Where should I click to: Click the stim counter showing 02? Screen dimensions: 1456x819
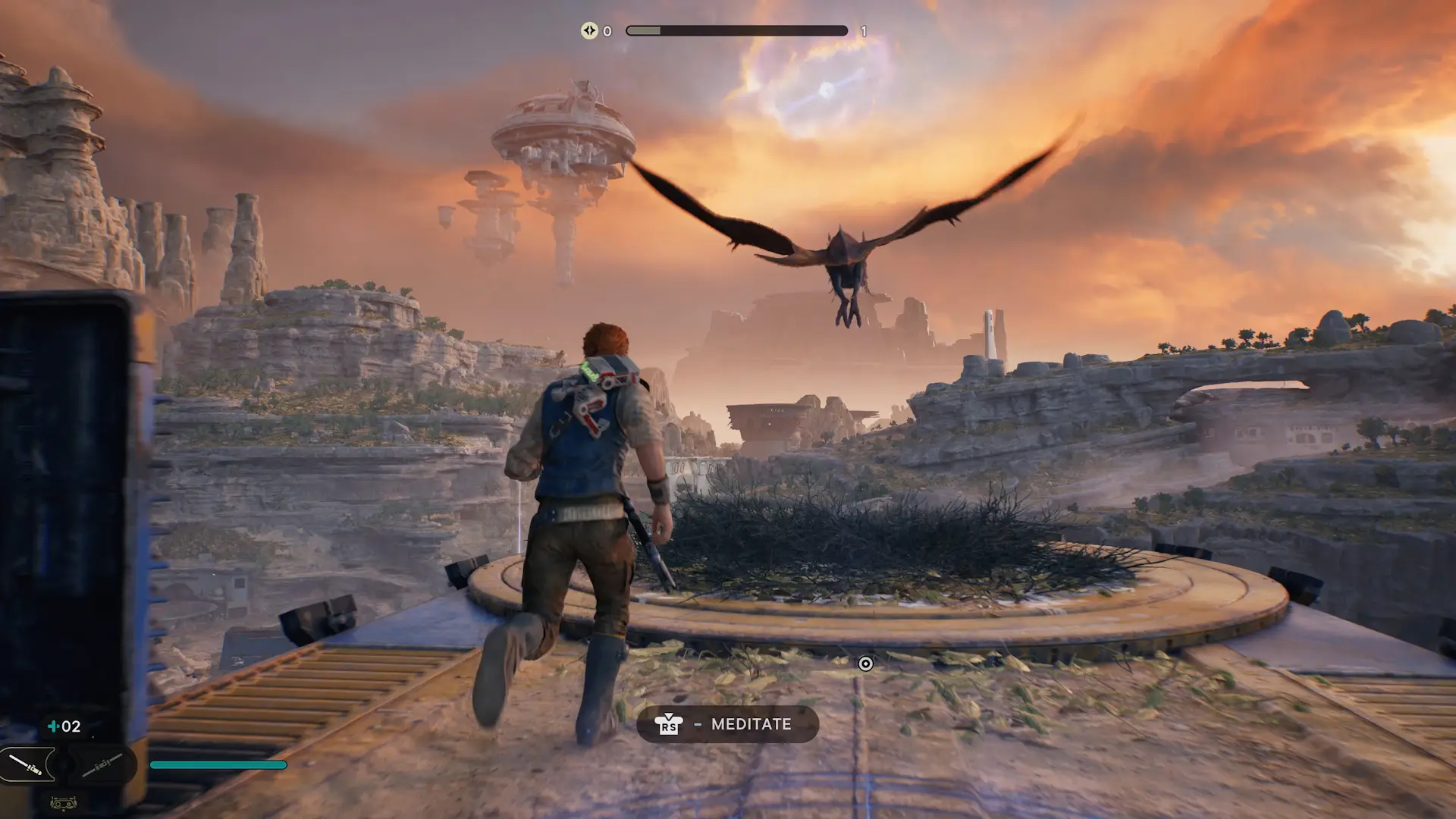coord(72,726)
